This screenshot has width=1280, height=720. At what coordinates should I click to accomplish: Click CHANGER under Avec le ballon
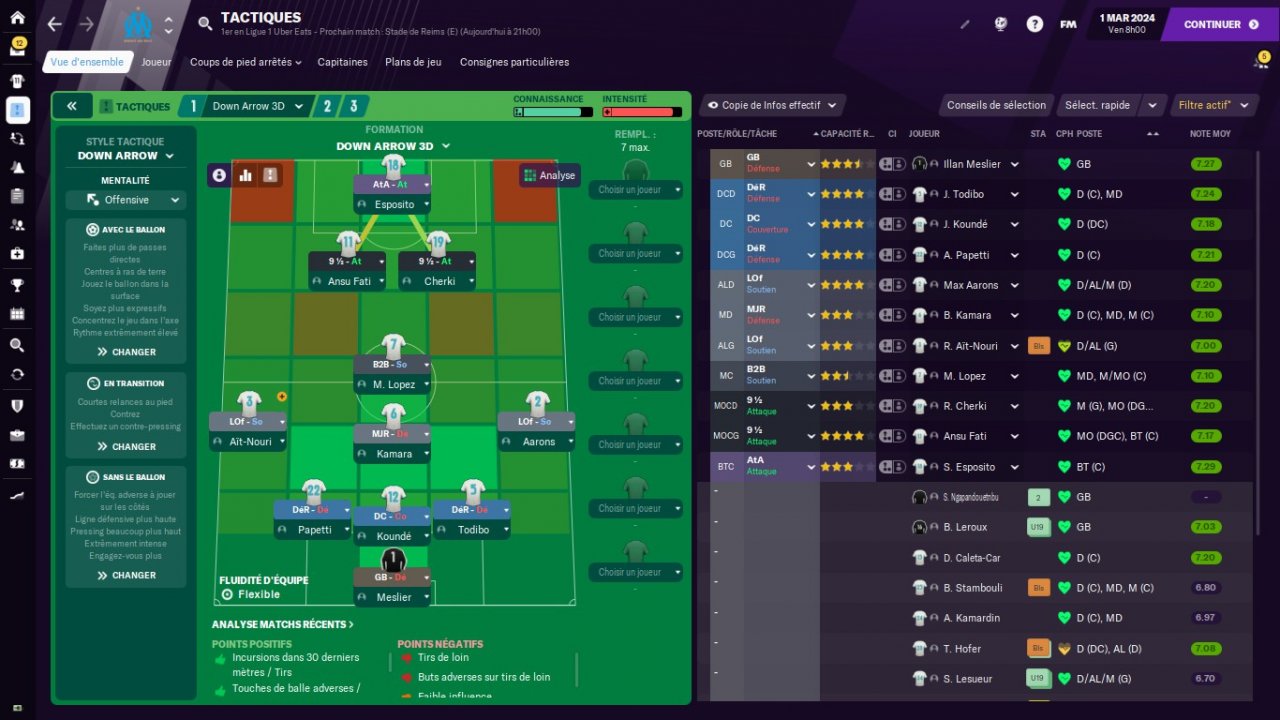point(126,352)
